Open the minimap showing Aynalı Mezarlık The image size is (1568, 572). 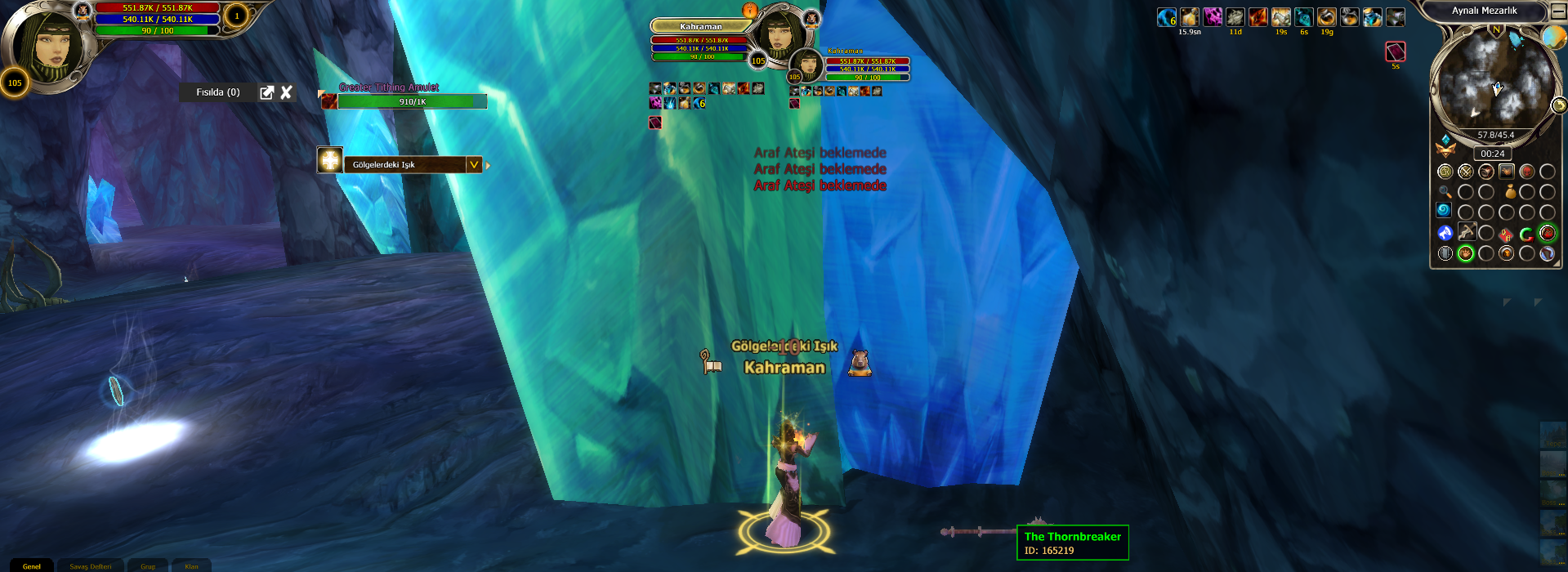[x=1494, y=79]
